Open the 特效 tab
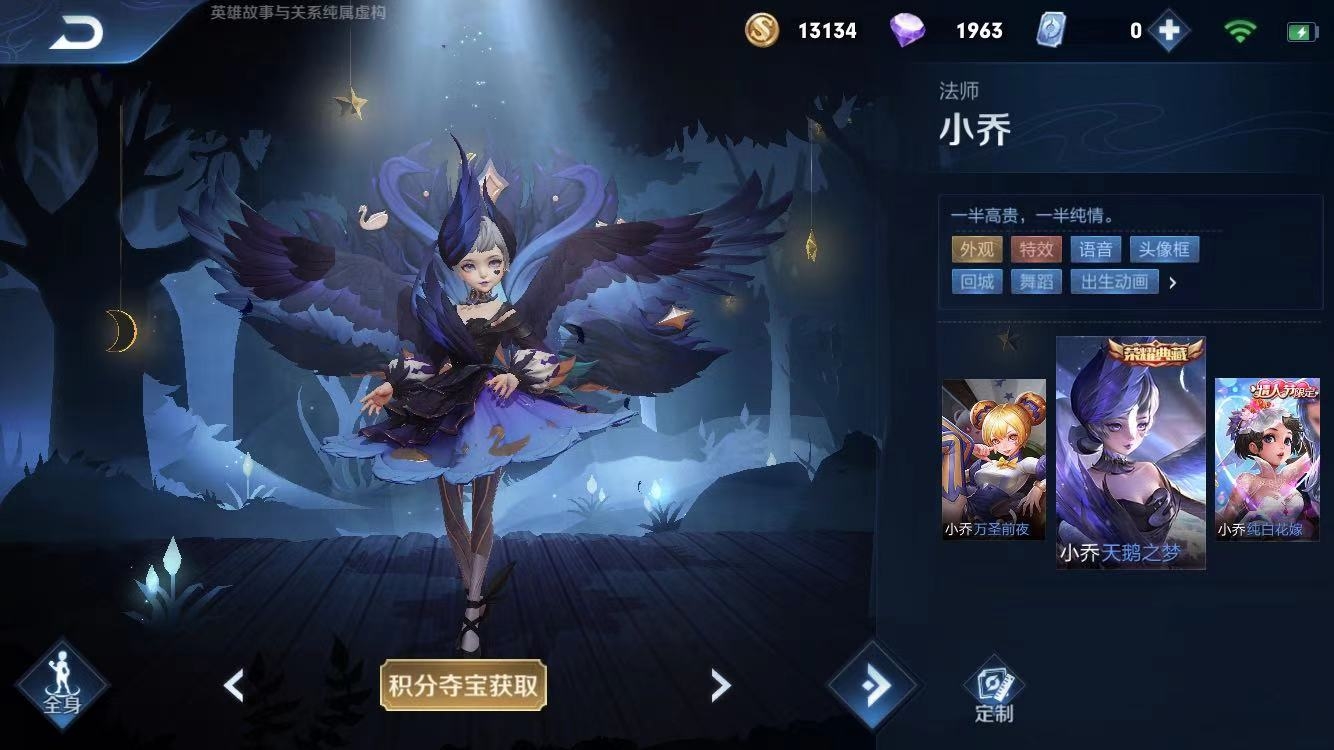 pos(1034,249)
